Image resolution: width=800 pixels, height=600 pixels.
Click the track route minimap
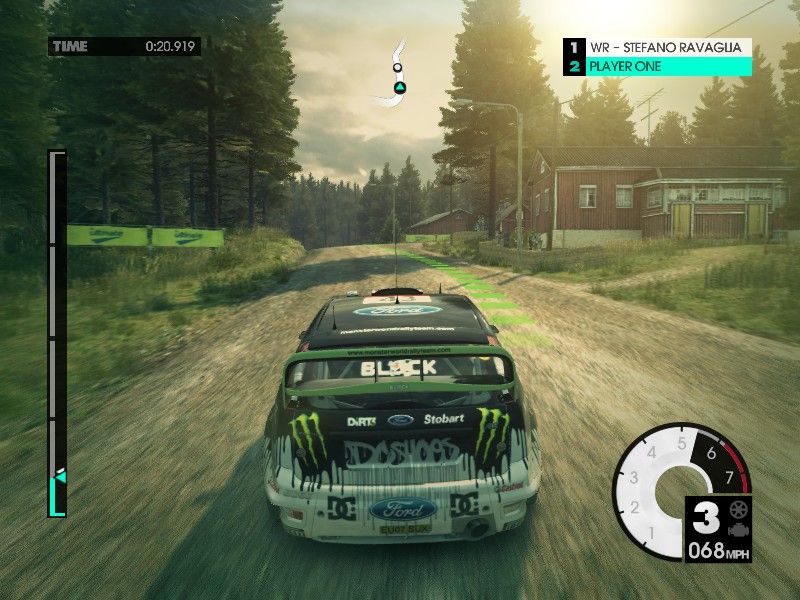coord(396,74)
